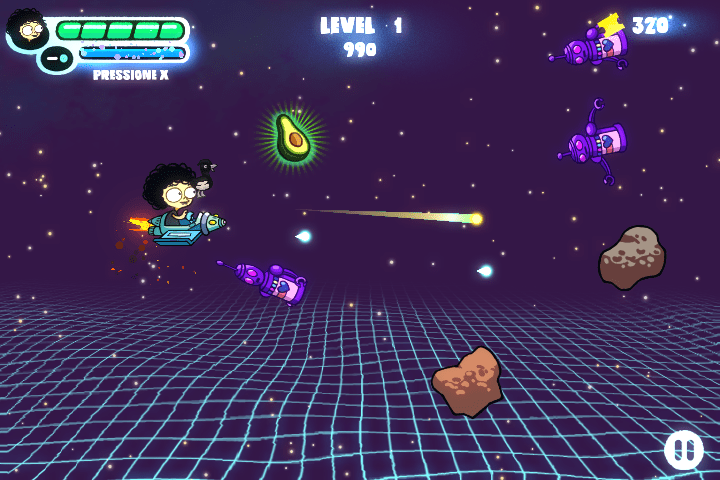Image resolution: width=720 pixels, height=480 pixels.
Task: Pause the game with the round pause button
Action: coord(684,449)
